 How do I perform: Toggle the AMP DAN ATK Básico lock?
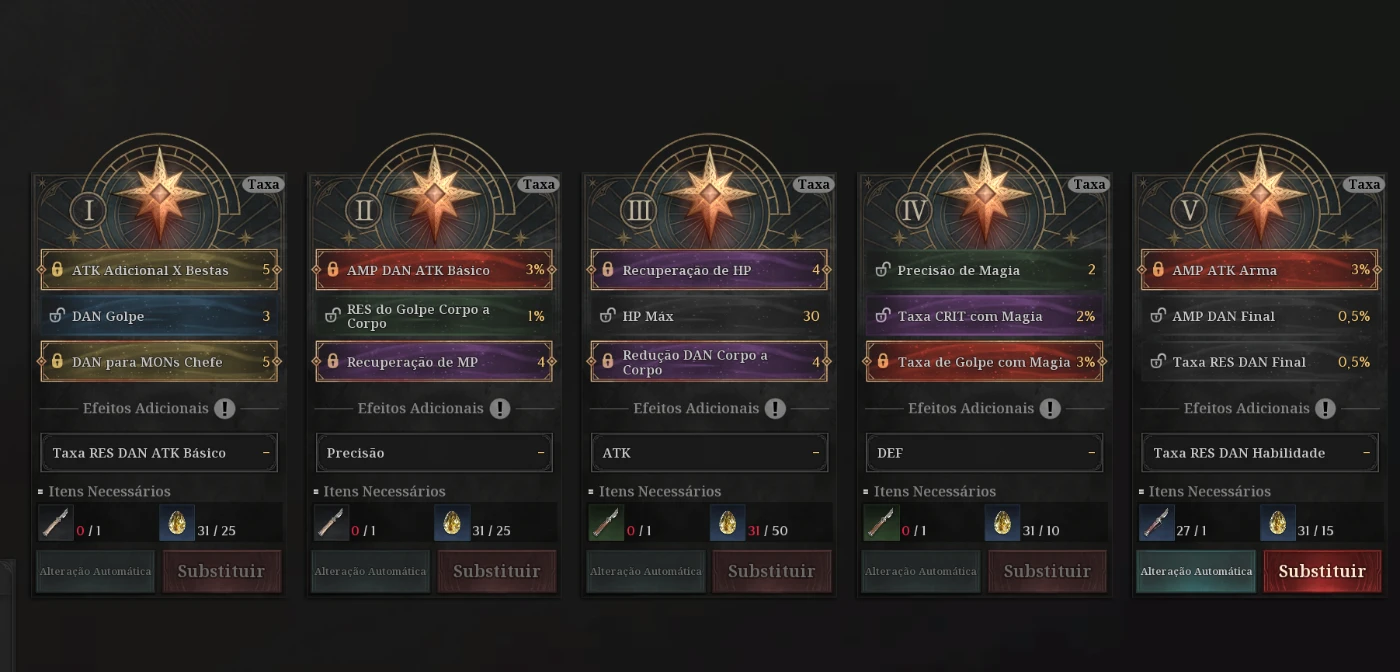(x=332, y=270)
